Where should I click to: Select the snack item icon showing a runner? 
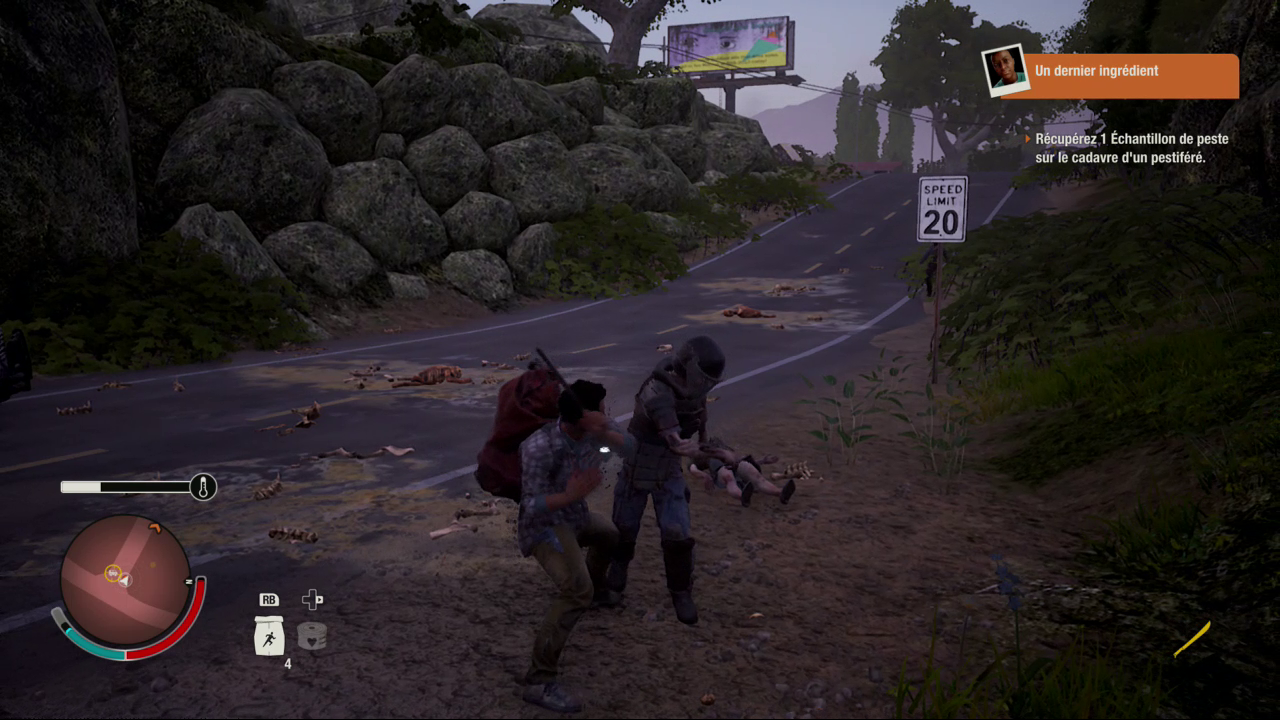click(x=268, y=637)
